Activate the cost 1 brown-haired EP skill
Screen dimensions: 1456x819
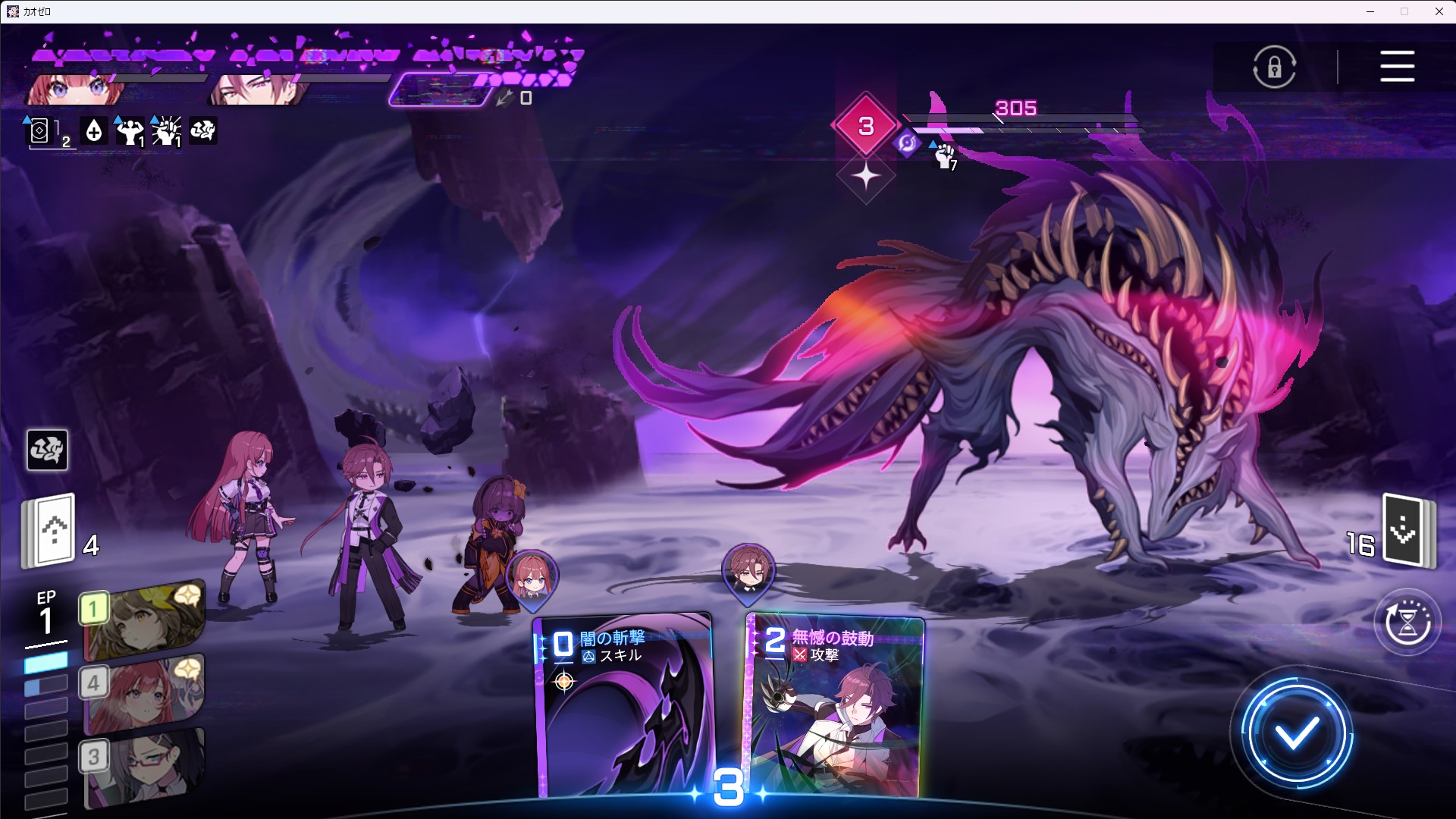pos(143,620)
